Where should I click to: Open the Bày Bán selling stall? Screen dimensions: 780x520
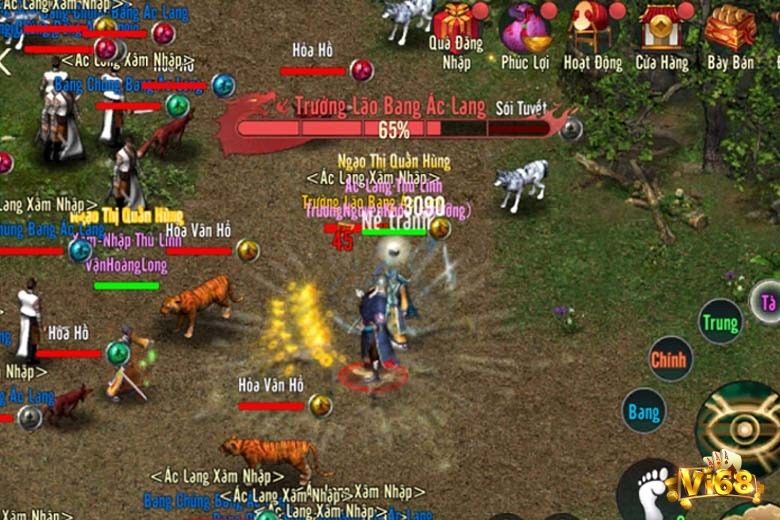pyautogui.click(x=730, y=27)
